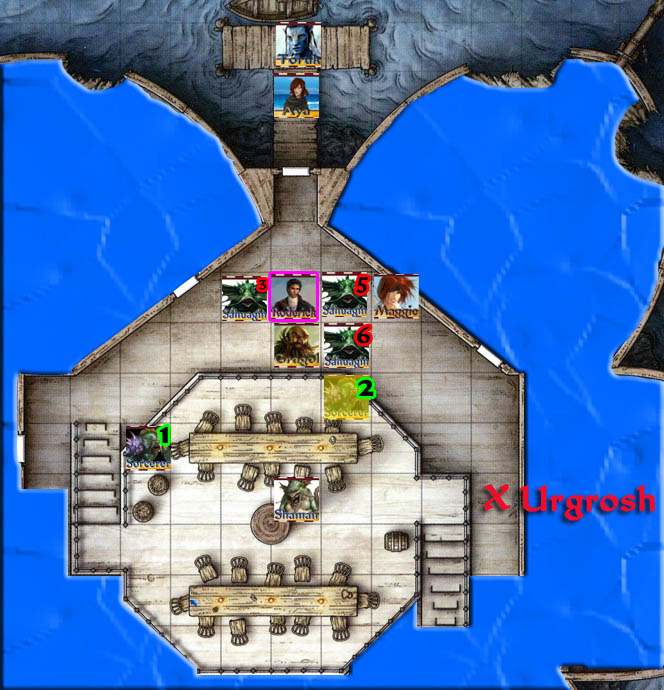
Task: Choose the Gragol dwarf token
Action: pyautogui.click(x=297, y=346)
